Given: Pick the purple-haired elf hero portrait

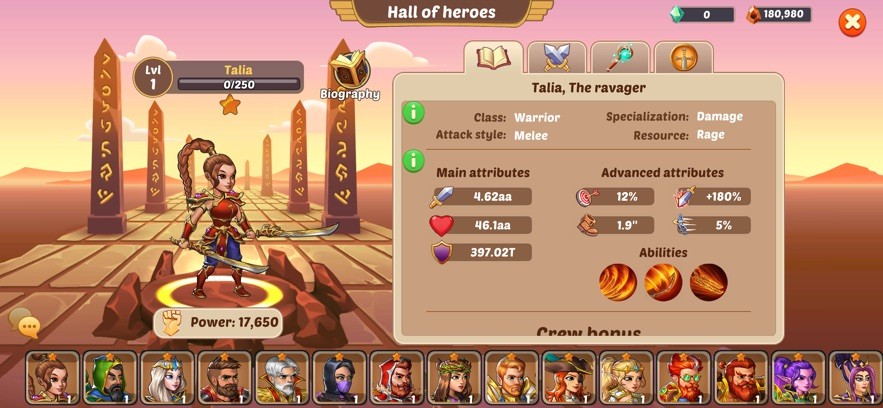Looking at the screenshot, I should click(798, 377).
